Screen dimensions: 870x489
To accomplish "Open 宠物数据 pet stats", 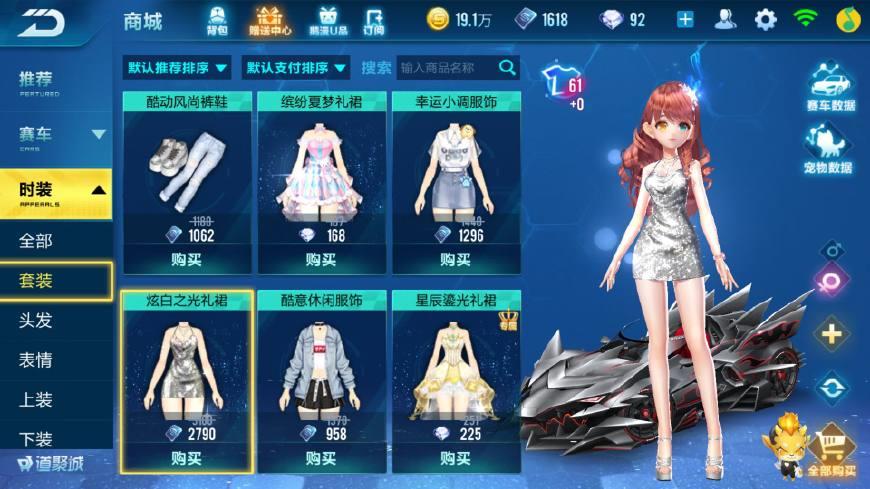I will 829,150.
